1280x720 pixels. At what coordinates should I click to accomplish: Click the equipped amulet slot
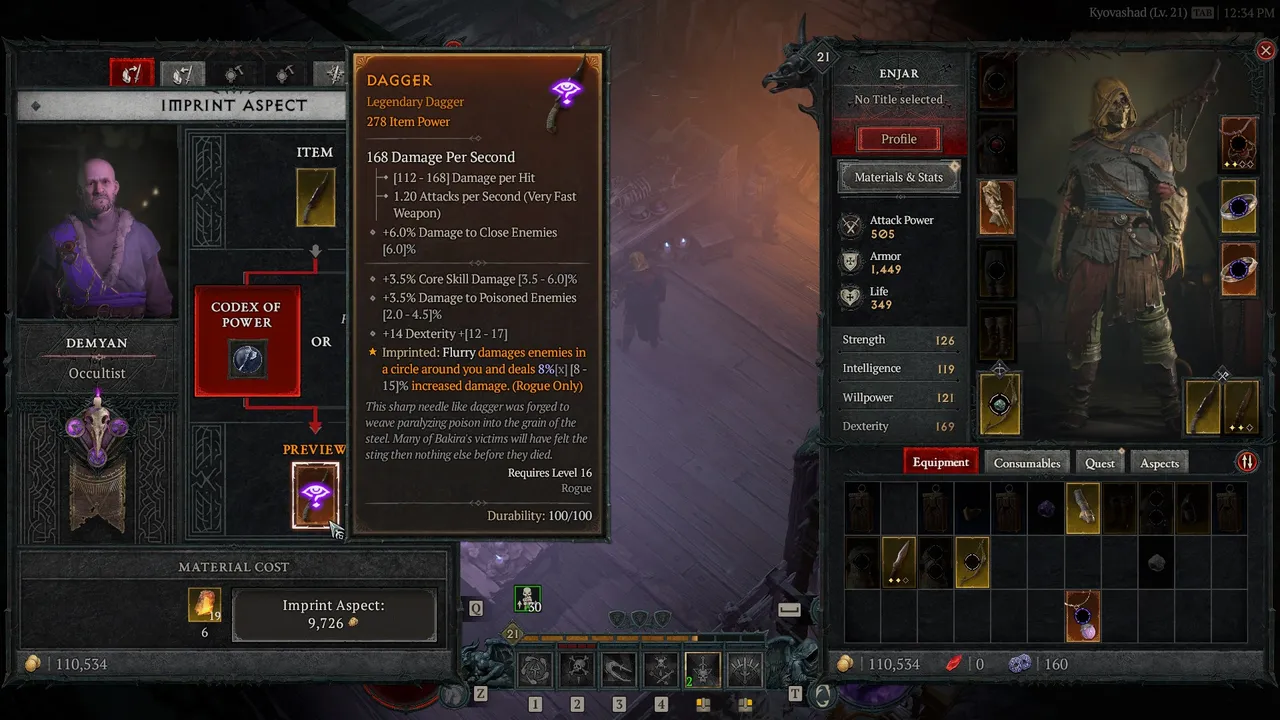click(1239, 143)
